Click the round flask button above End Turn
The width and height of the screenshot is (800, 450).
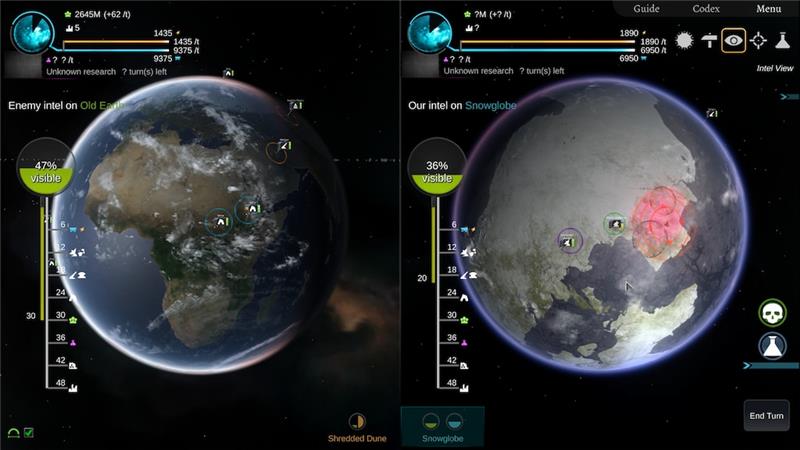click(772, 347)
